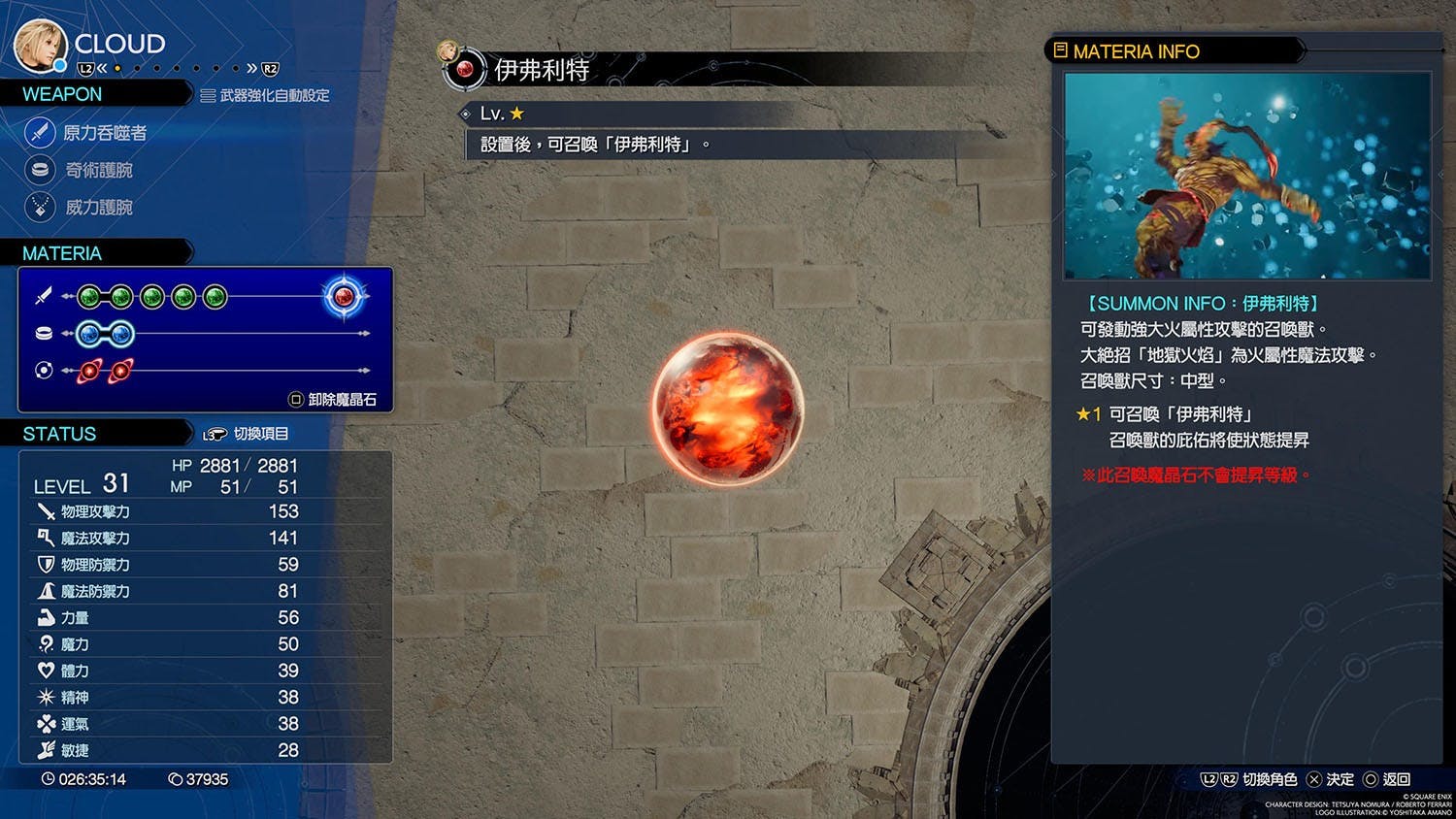Click the Ifrit summon preview image

click(x=1247, y=176)
